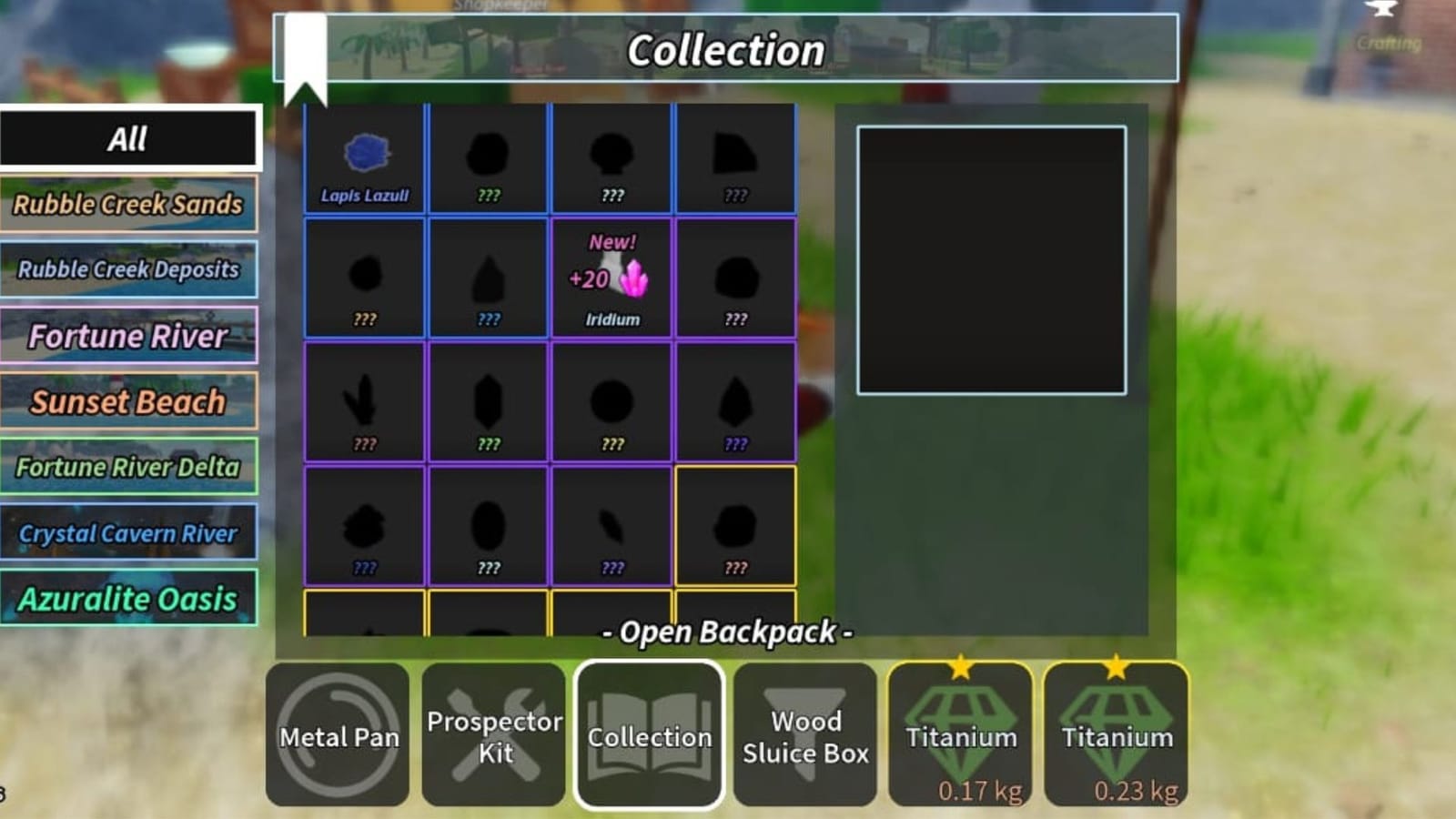Switch to the Fortune River filter
Image resolution: width=1456 pixels, height=819 pixels.
(x=130, y=337)
